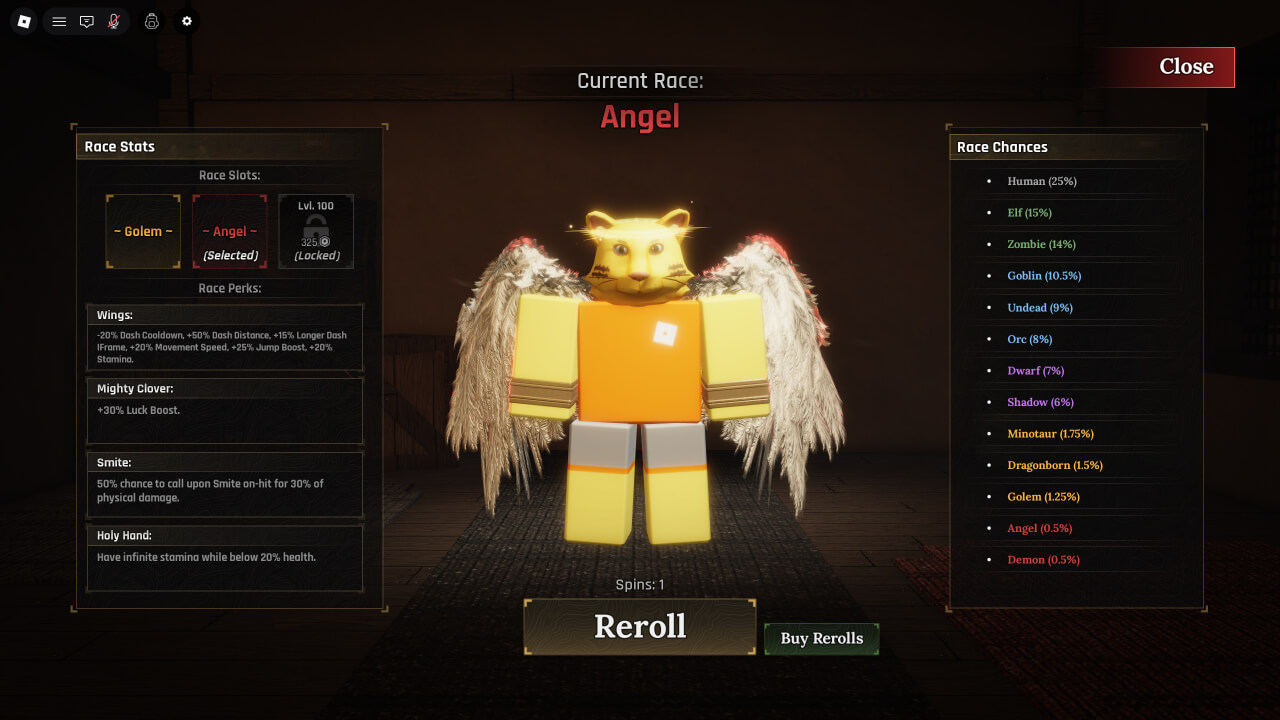
Task: Toggle the muted microphone icon
Action: tap(114, 21)
